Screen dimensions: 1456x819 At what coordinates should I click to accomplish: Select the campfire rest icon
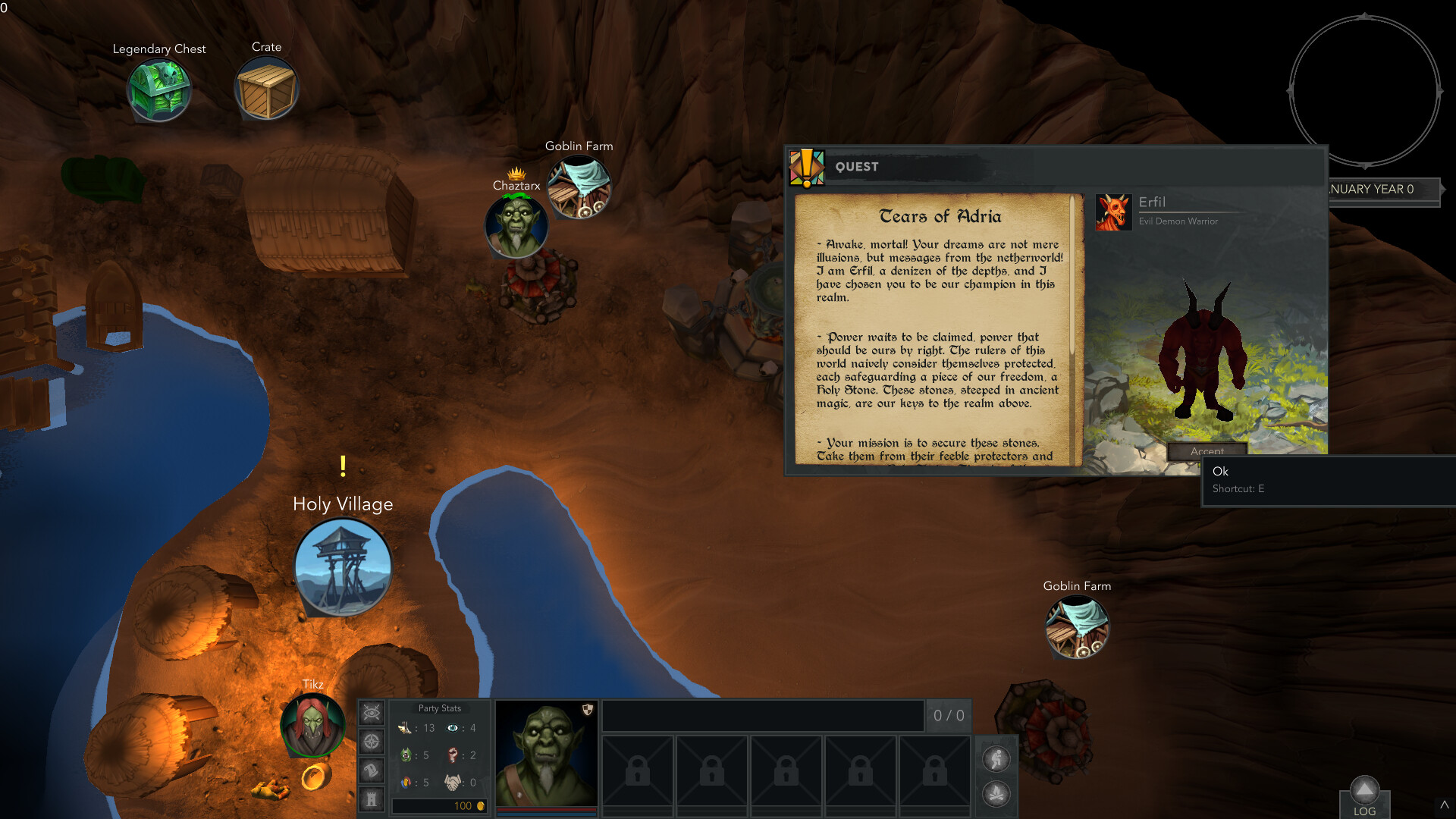tap(997, 793)
